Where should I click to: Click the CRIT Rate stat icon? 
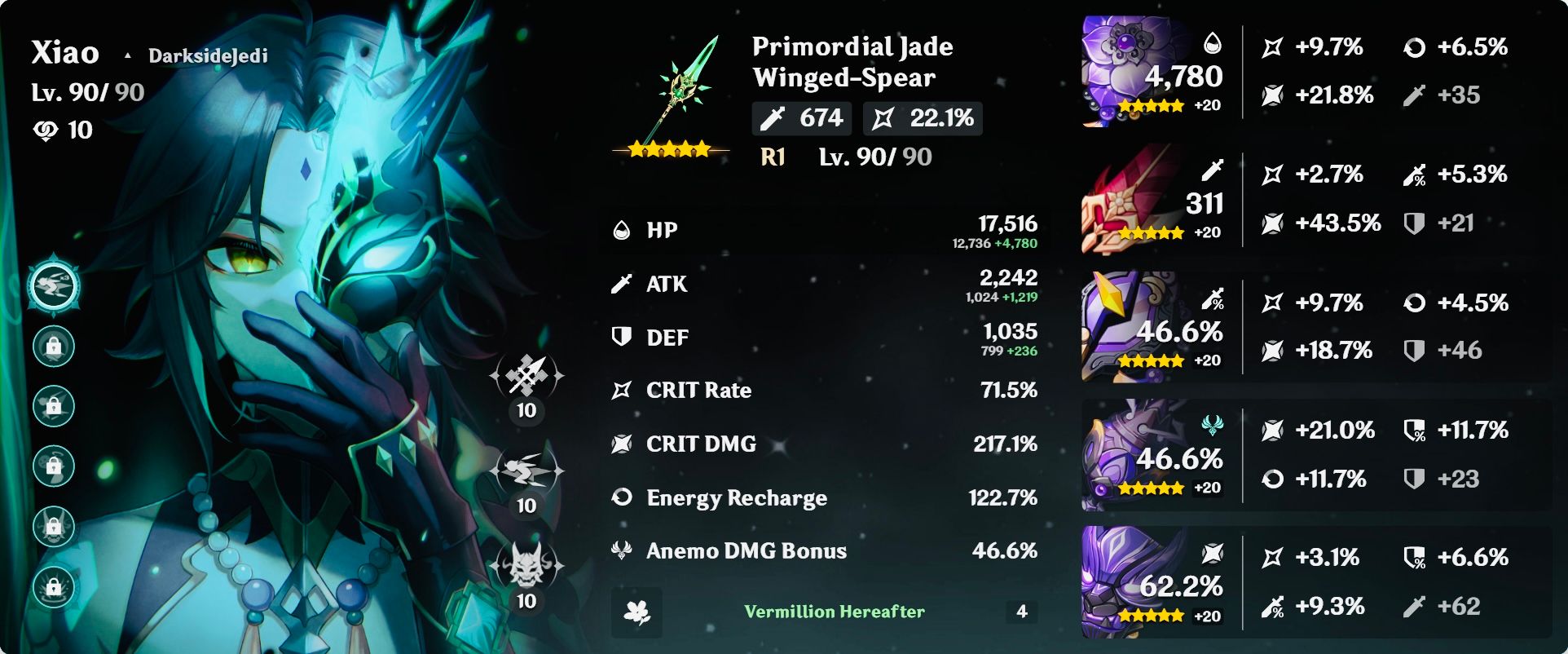coord(619,391)
